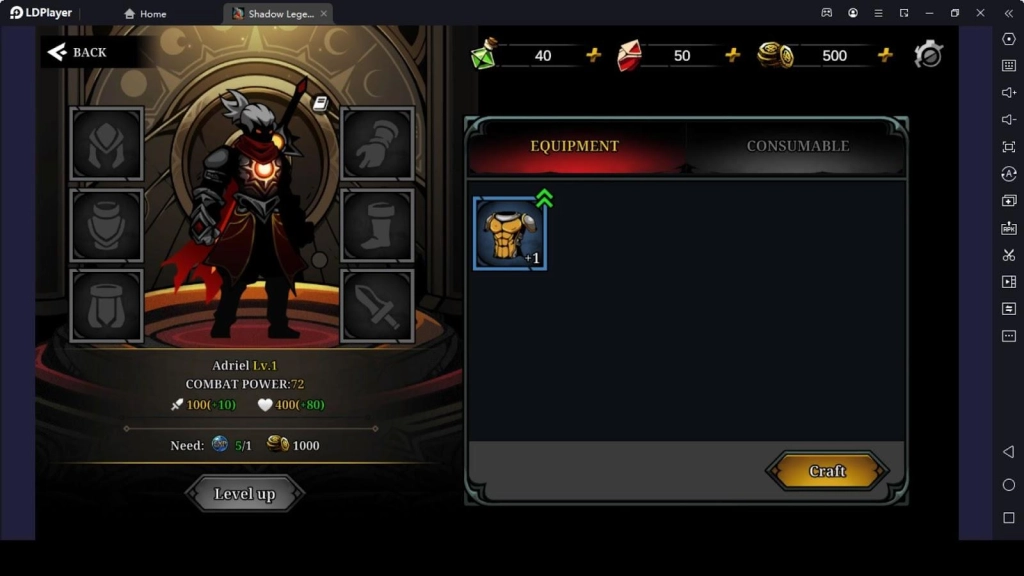Add more gold coins

[885, 55]
